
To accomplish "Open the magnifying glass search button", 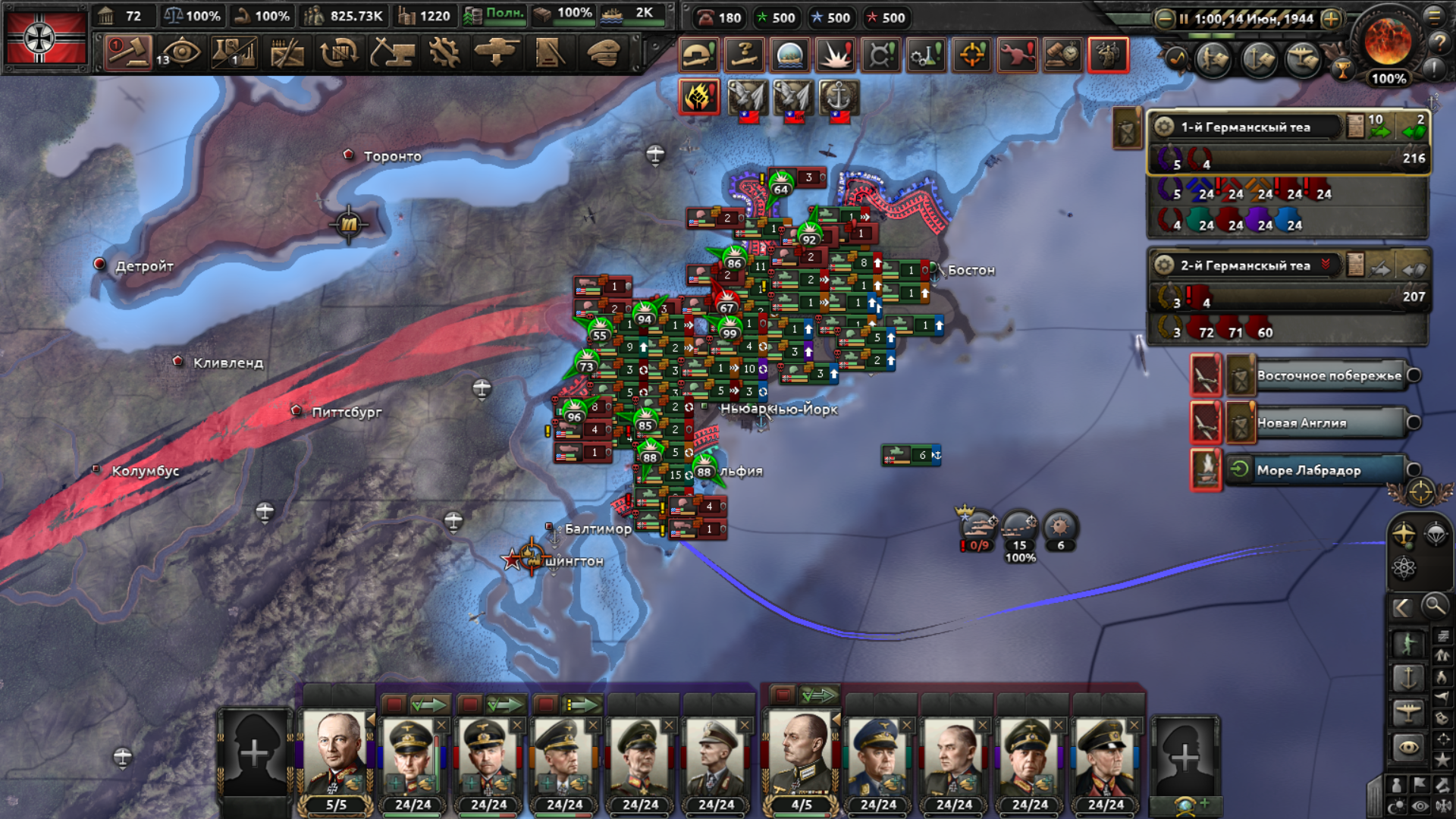I will click(1434, 606).
